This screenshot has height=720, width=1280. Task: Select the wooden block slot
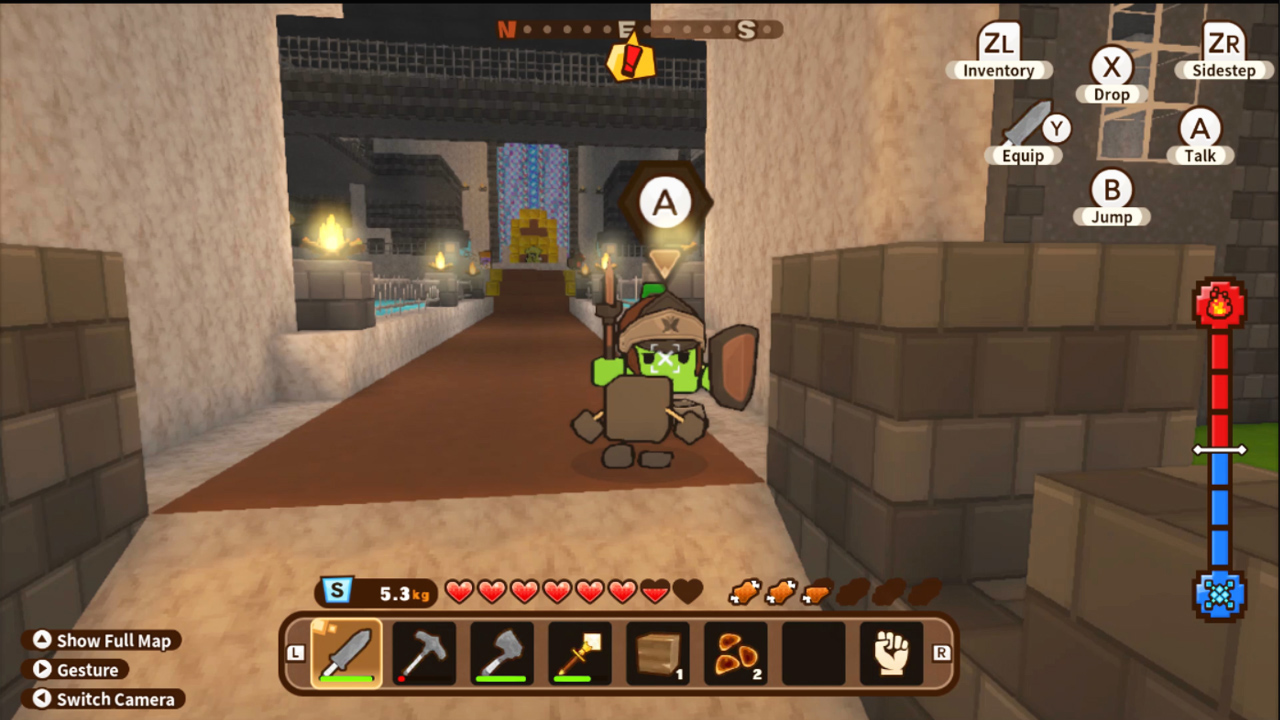point(657,652)
